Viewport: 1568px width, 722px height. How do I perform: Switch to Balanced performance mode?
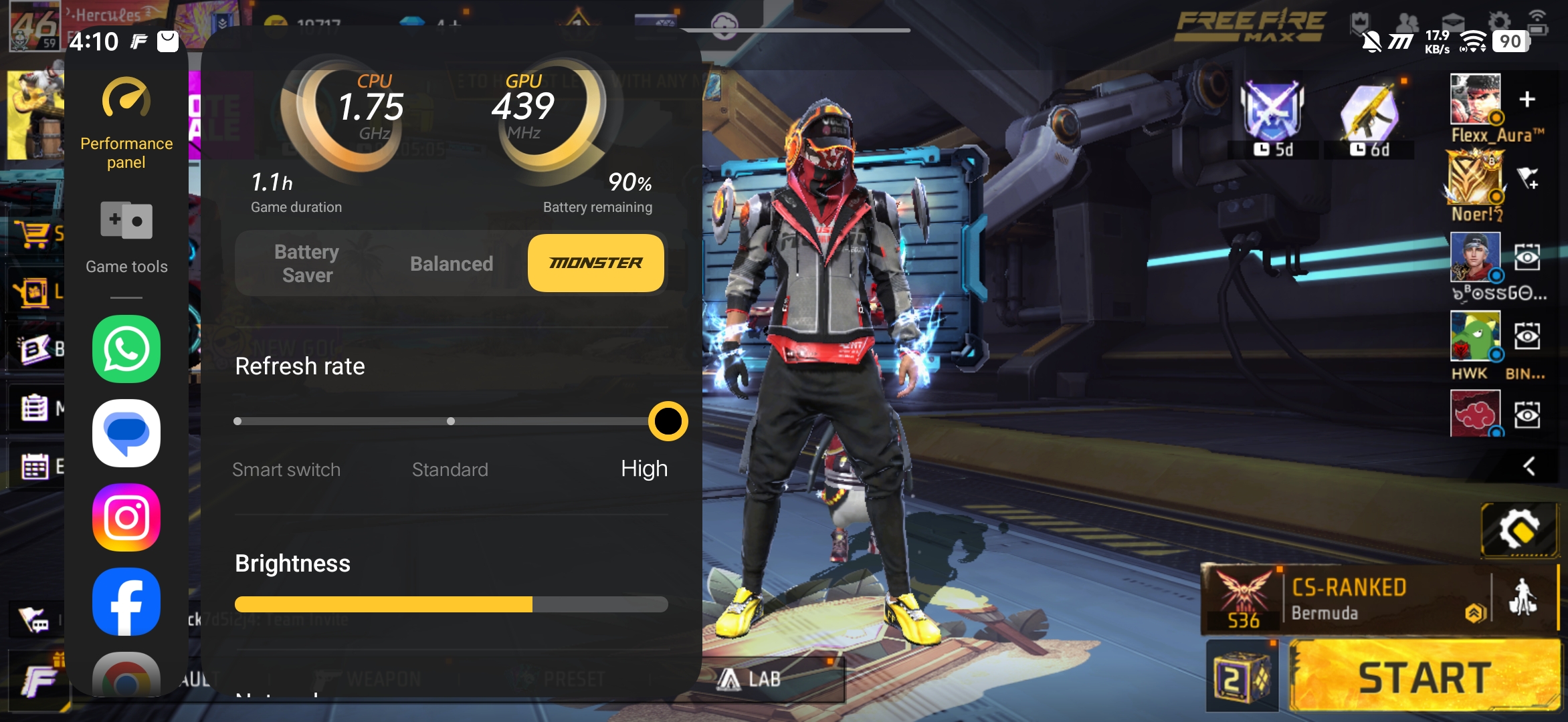click(x=452, y=263)
